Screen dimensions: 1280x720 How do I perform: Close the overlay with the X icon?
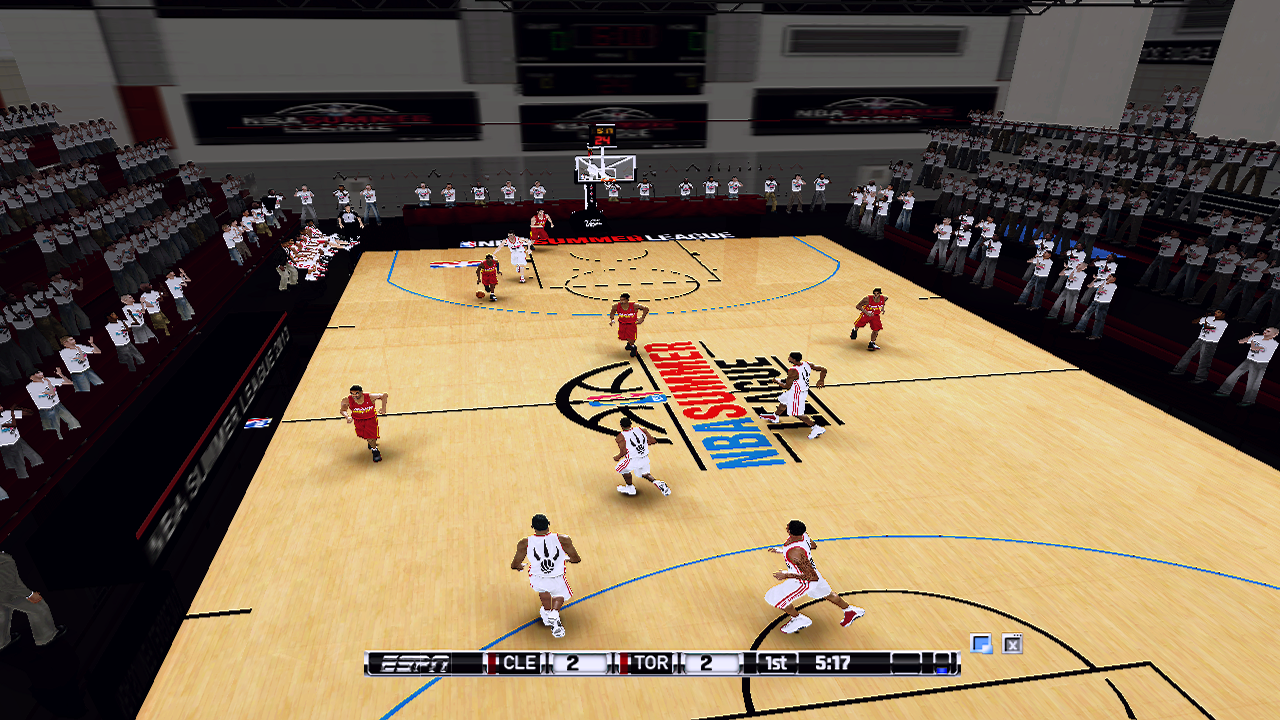1012,644
